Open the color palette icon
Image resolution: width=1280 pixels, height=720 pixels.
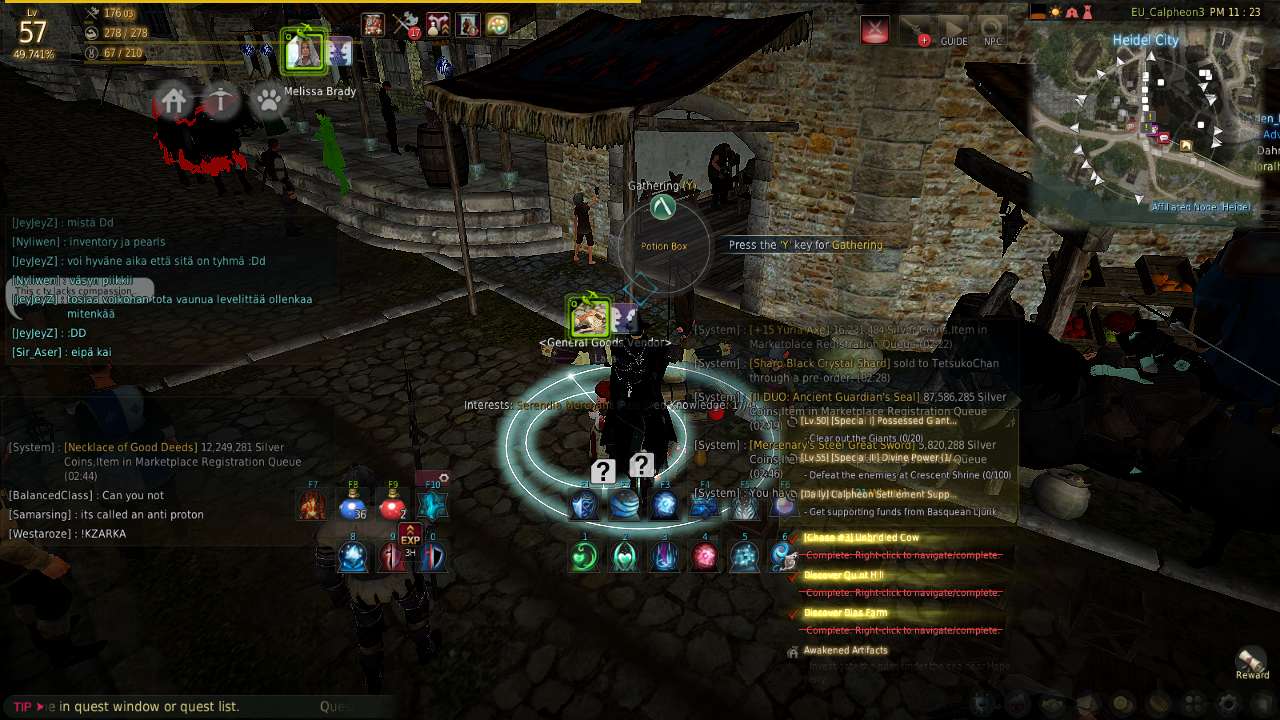point(497,25)
